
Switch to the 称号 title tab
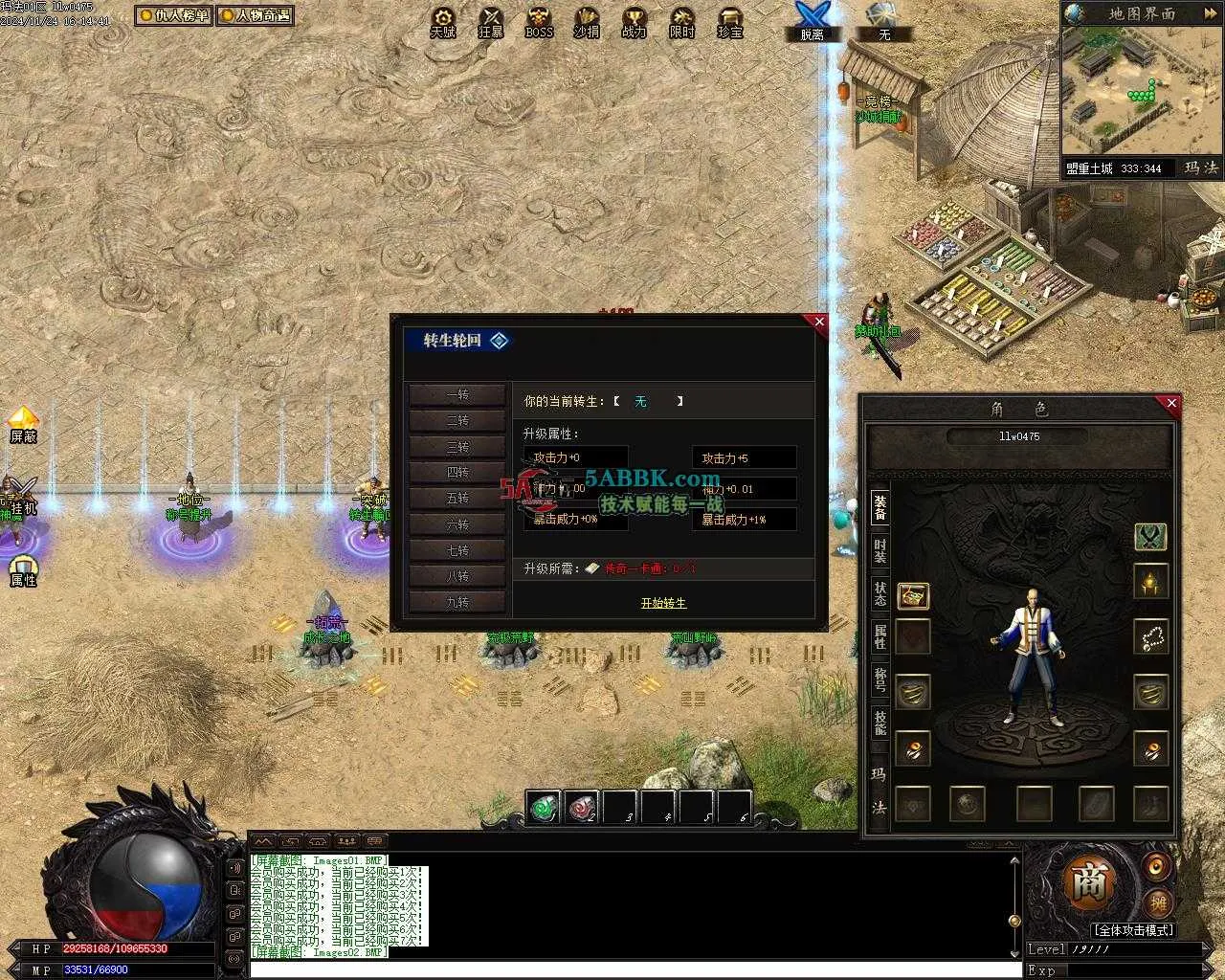(880, 679)
